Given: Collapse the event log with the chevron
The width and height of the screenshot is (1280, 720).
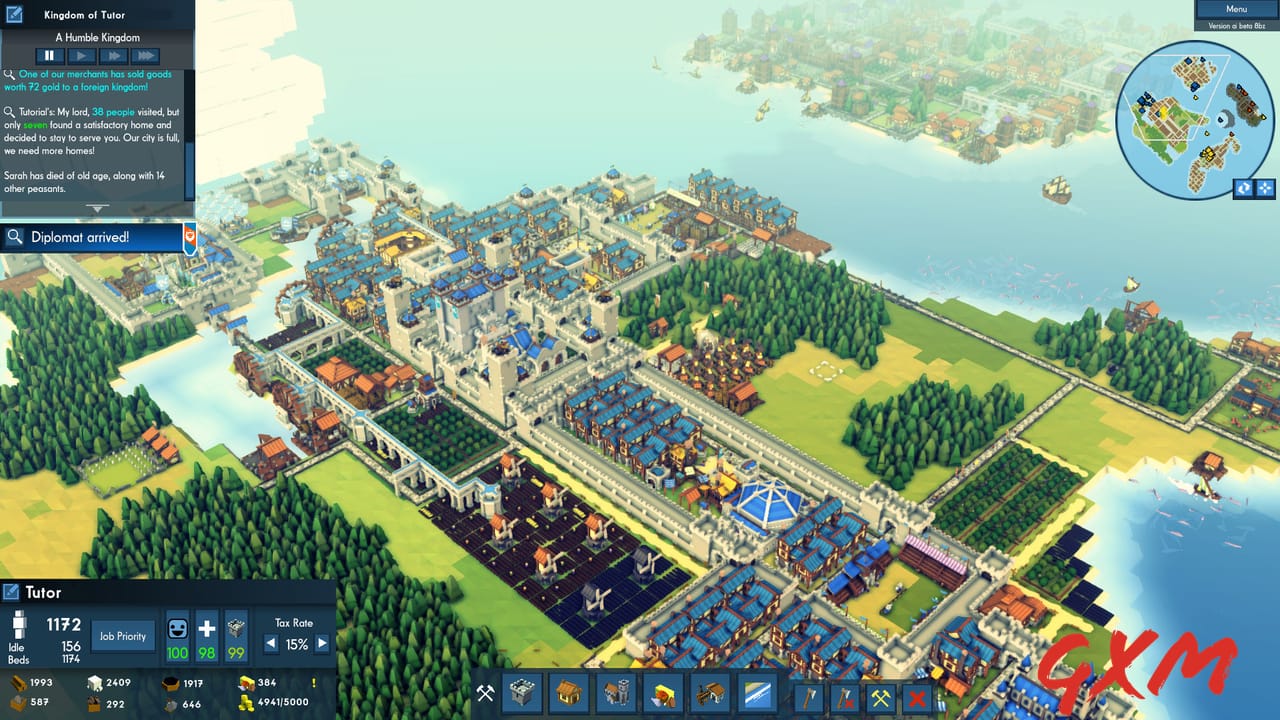Looking at the screenshot, I should pyautogui.click(x=97, y=207).
